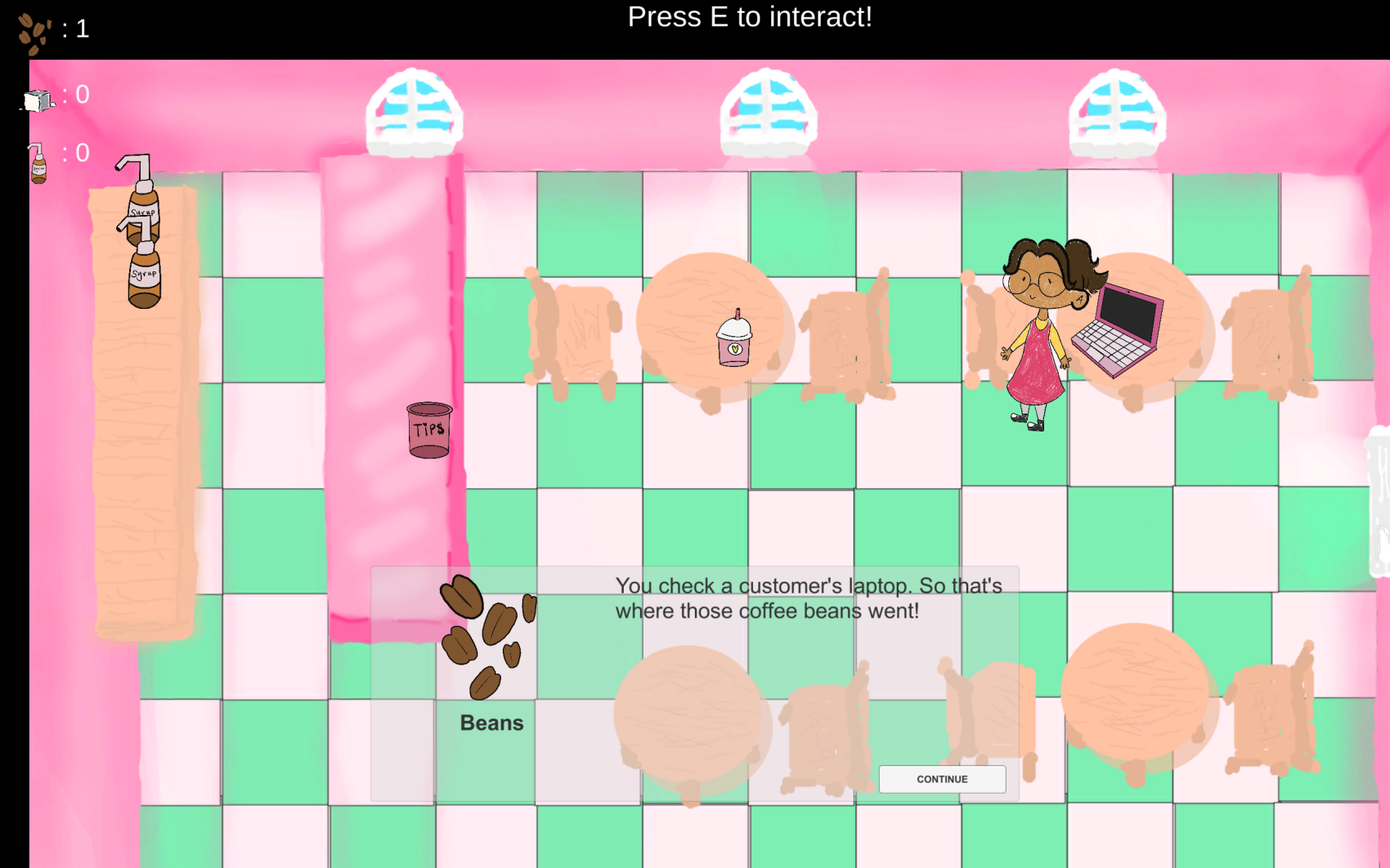
Task: Click the Beans label text
Action: pyautogui.click(x=491, y=723)
